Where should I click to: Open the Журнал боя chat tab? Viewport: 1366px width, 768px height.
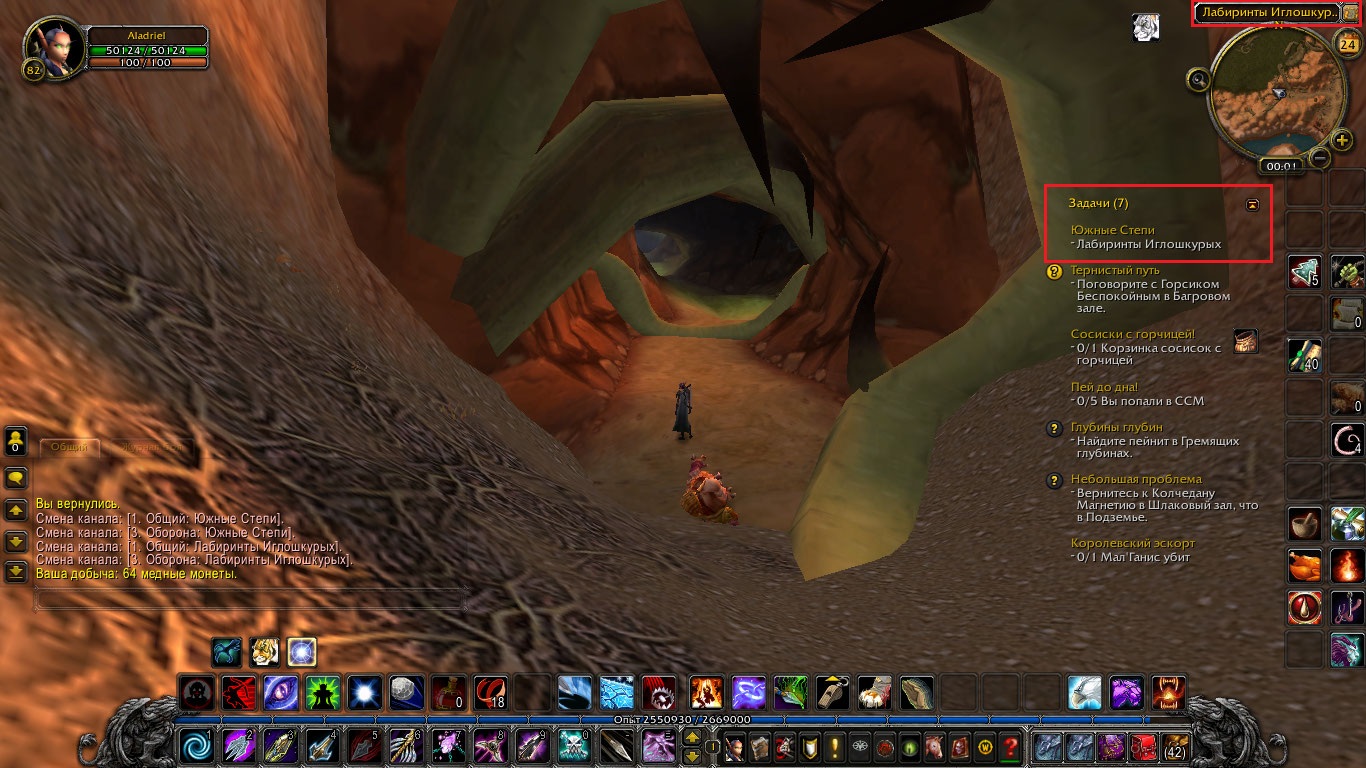click(x=145, y=447)
